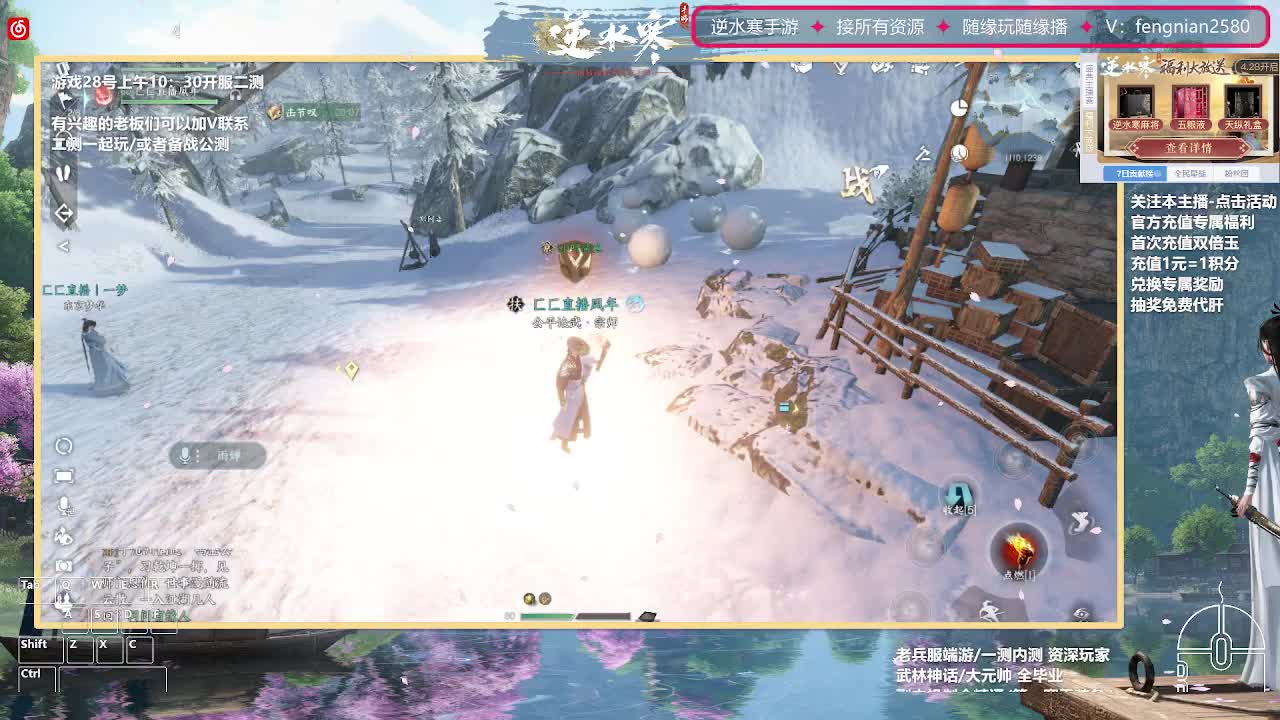Screen dimensions: 1280x720
Task: Switch to the 全民星秀 tab
Action: click(x=1191, y=174)
